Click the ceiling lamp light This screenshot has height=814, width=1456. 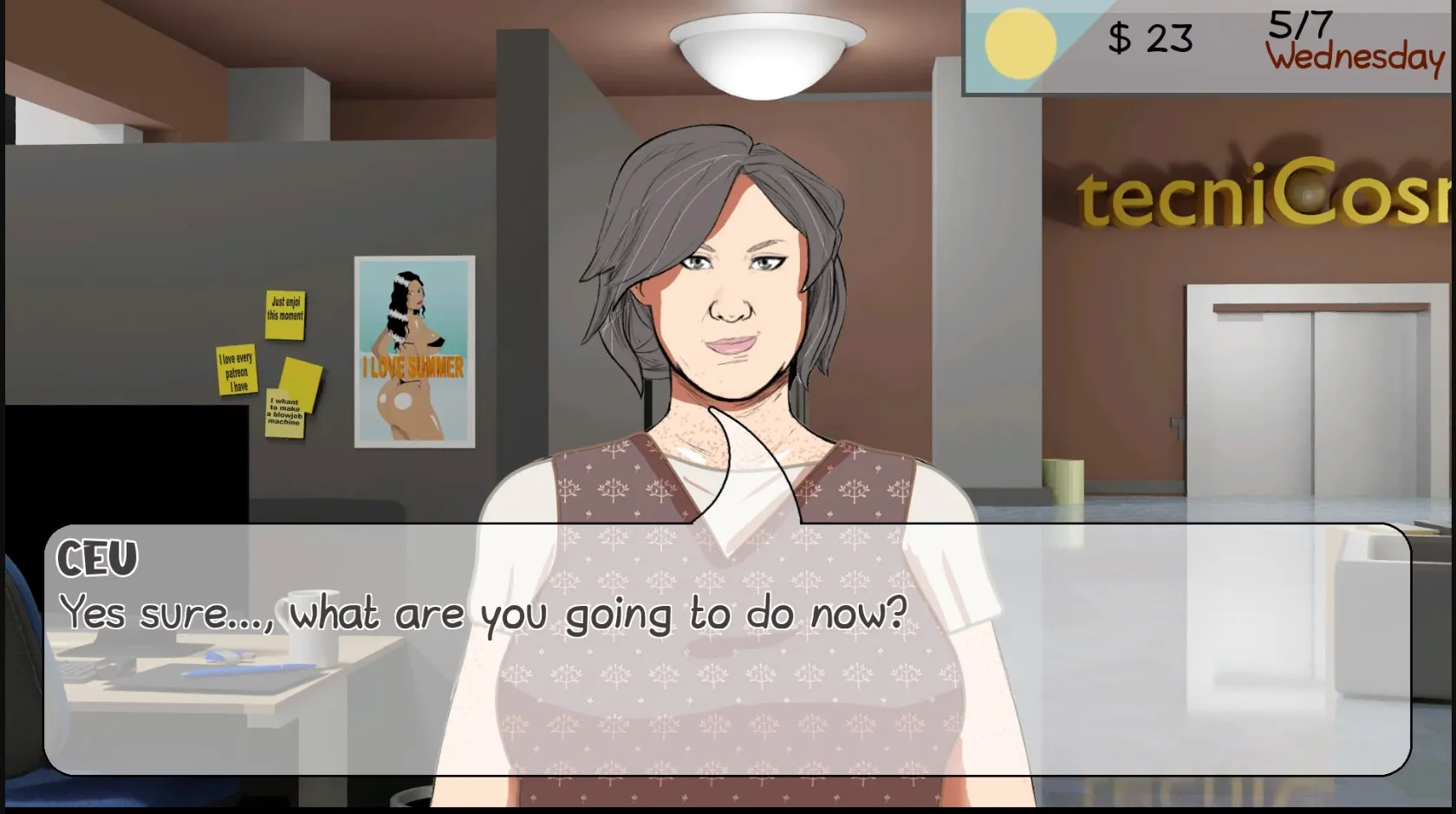point(765,52)
